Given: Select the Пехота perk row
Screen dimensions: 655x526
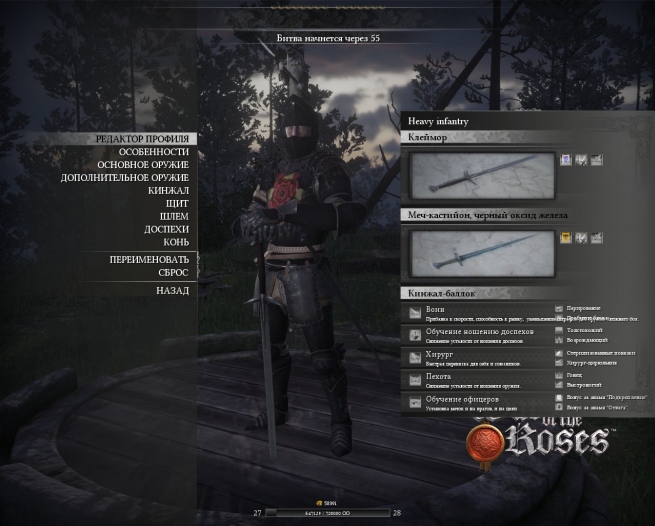Looking at the screenshot, I should (x=478, y=380).
